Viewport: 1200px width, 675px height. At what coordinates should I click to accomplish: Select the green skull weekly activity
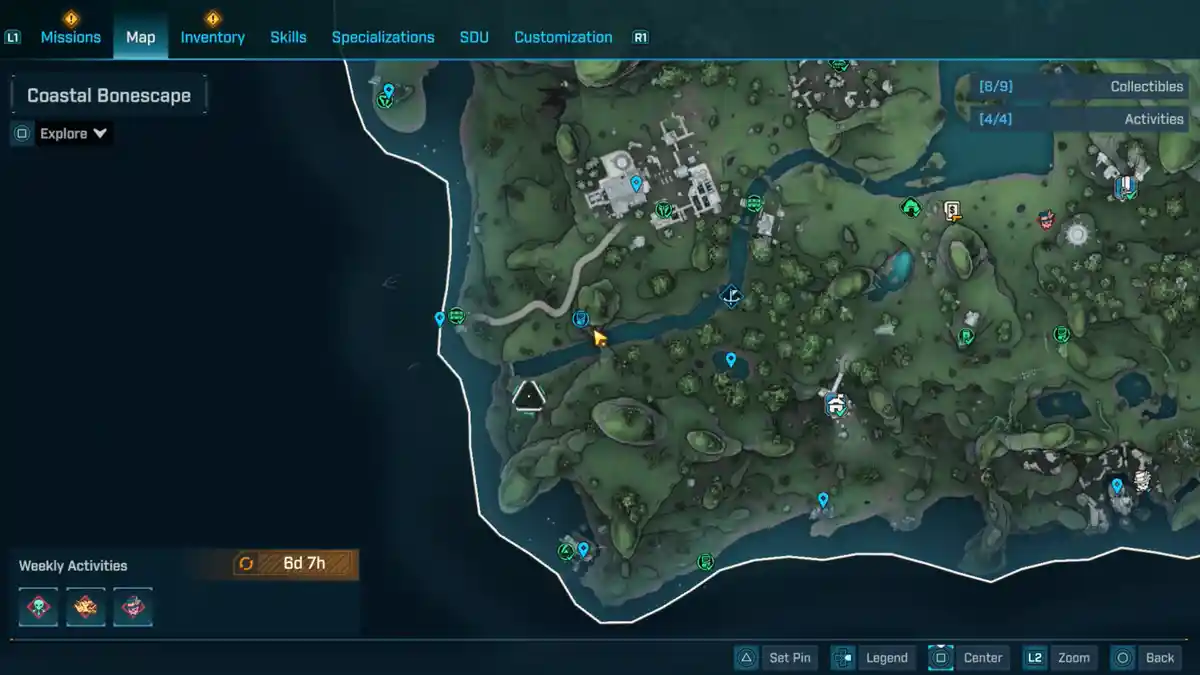pos(39,606)
